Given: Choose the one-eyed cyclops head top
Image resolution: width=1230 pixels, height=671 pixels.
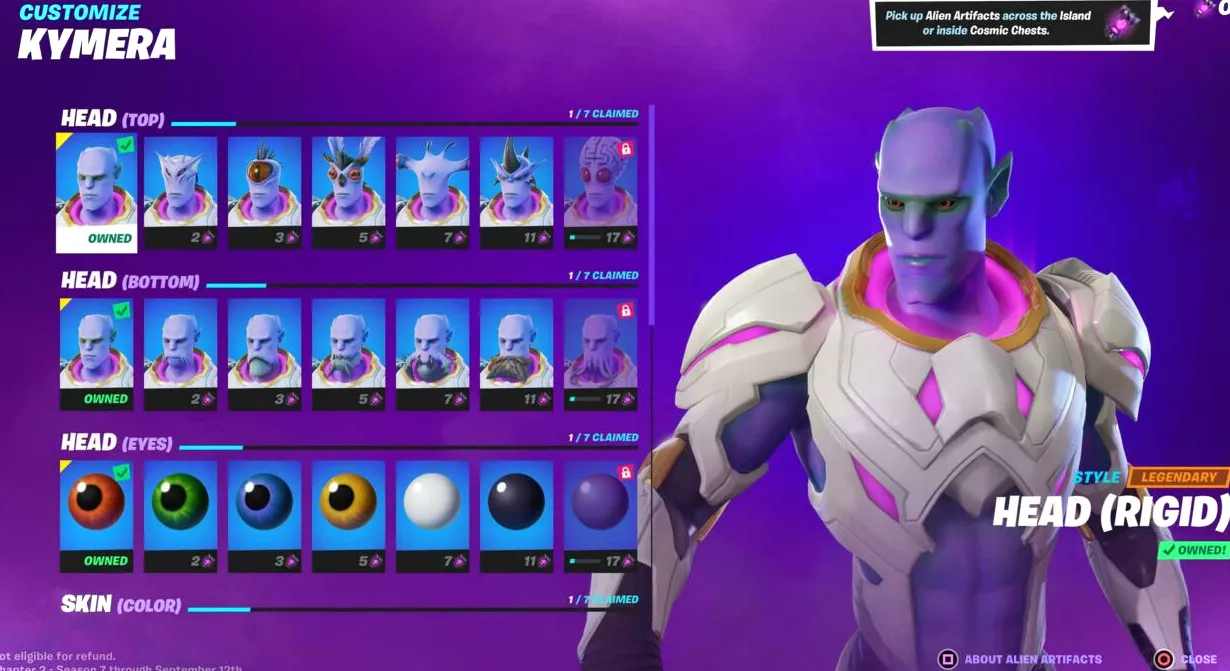Looking at the screenshot, I should click(x=264, y=191).
